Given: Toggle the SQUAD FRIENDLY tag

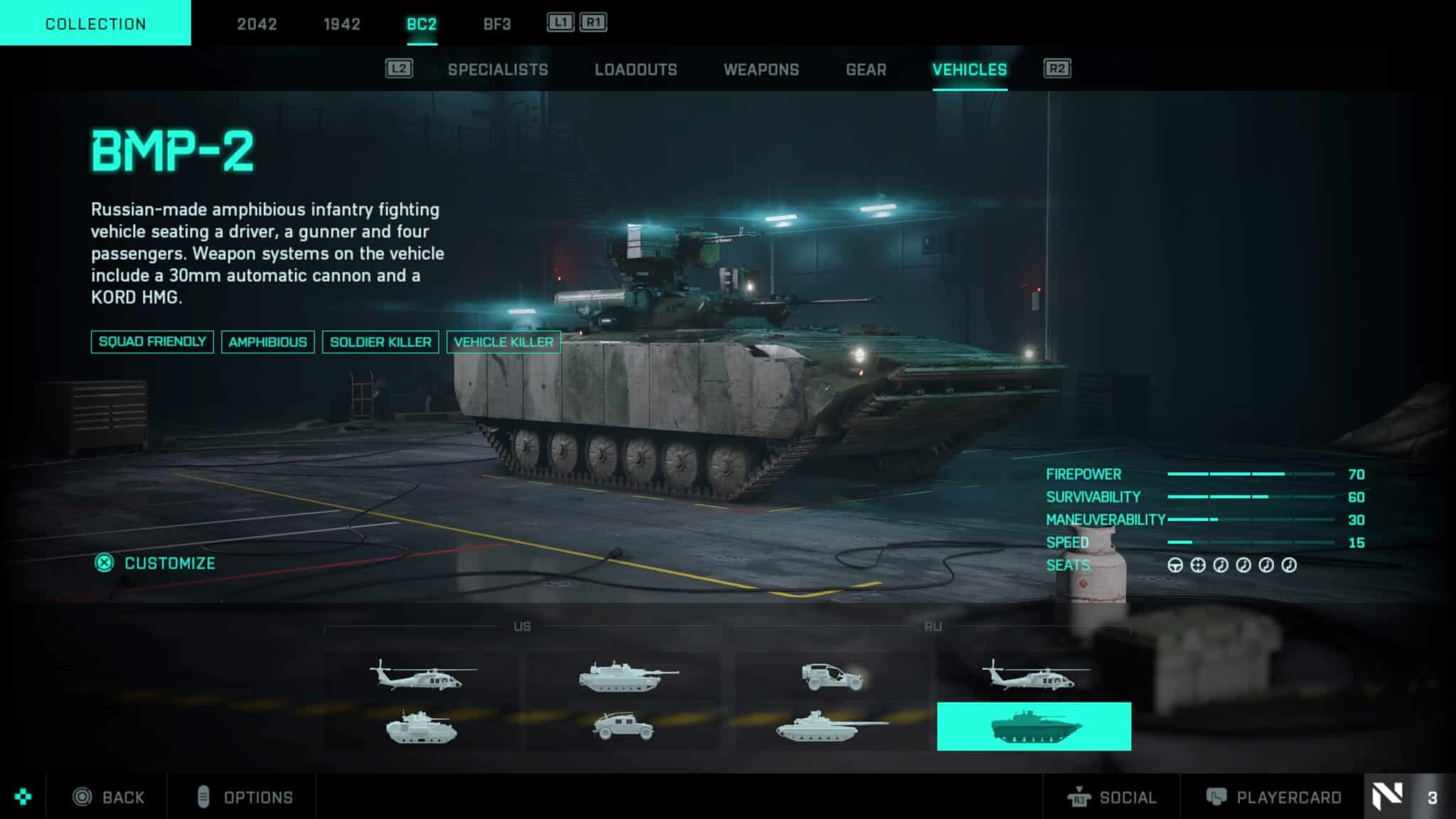Looking at the screenshot, I should point(151,341).
